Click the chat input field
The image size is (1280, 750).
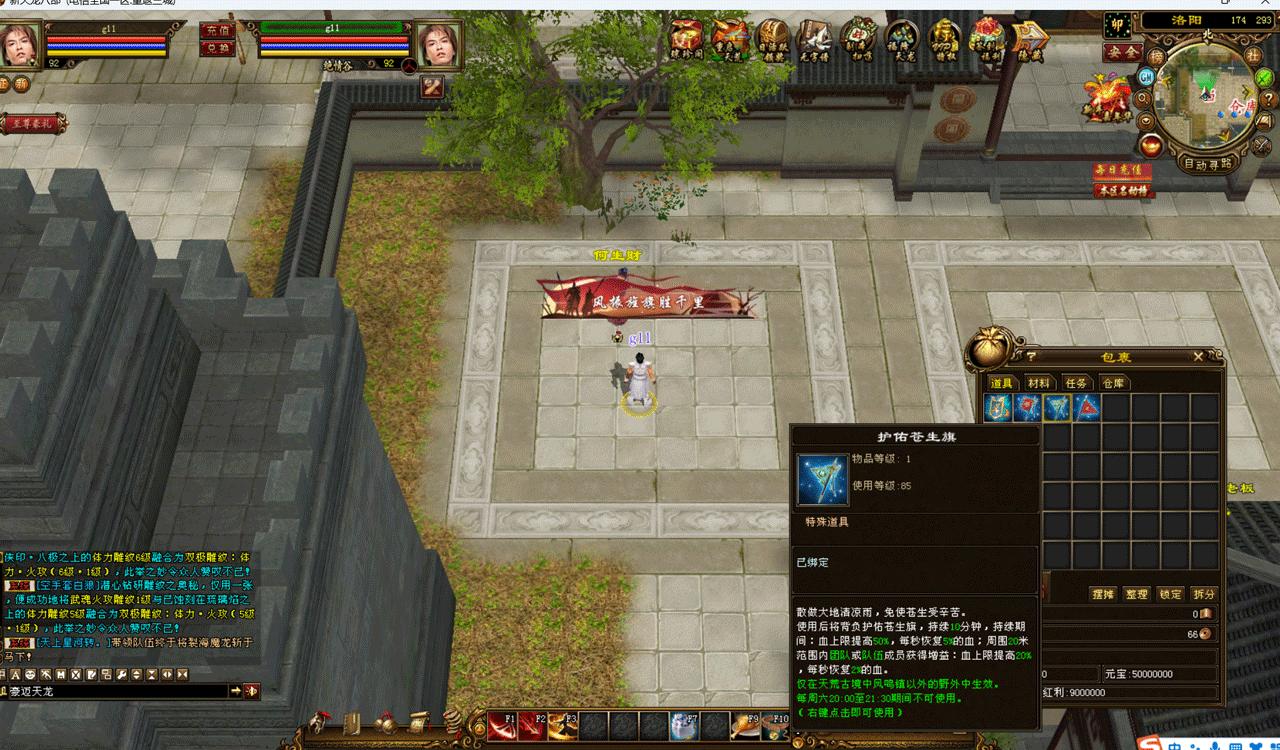pos(115,691)
